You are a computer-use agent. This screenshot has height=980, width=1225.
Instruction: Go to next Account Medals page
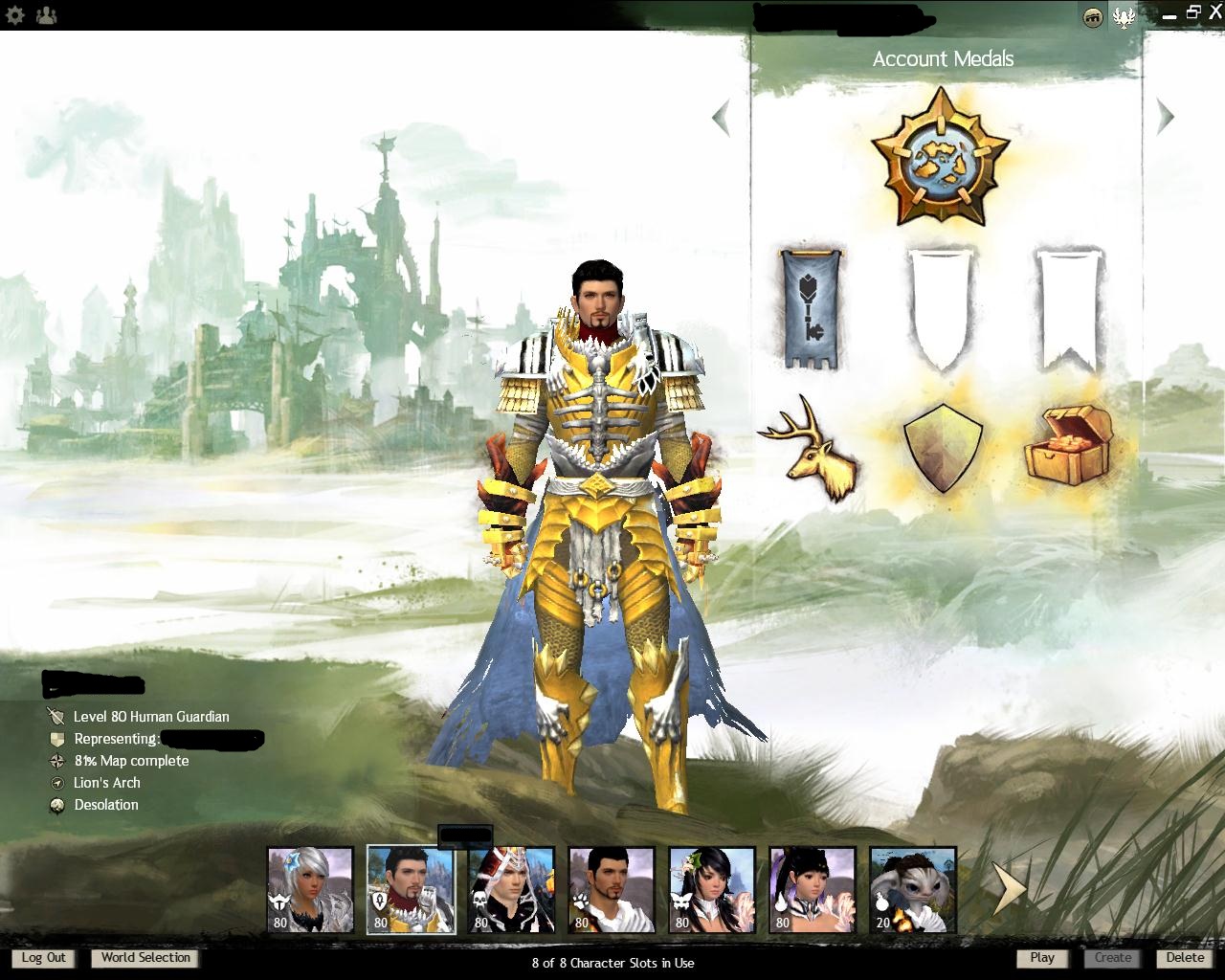click(1165, 117)
